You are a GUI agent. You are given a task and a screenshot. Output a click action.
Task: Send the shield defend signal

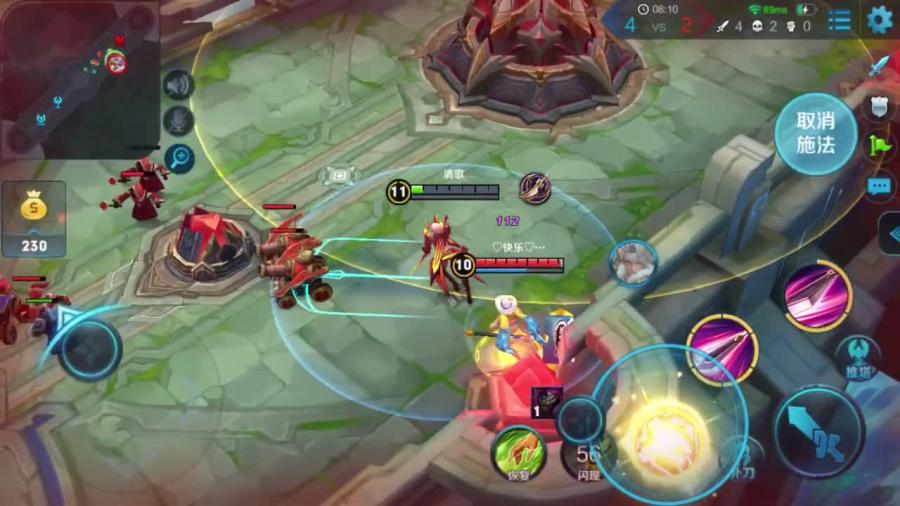[x=878, y=106]
